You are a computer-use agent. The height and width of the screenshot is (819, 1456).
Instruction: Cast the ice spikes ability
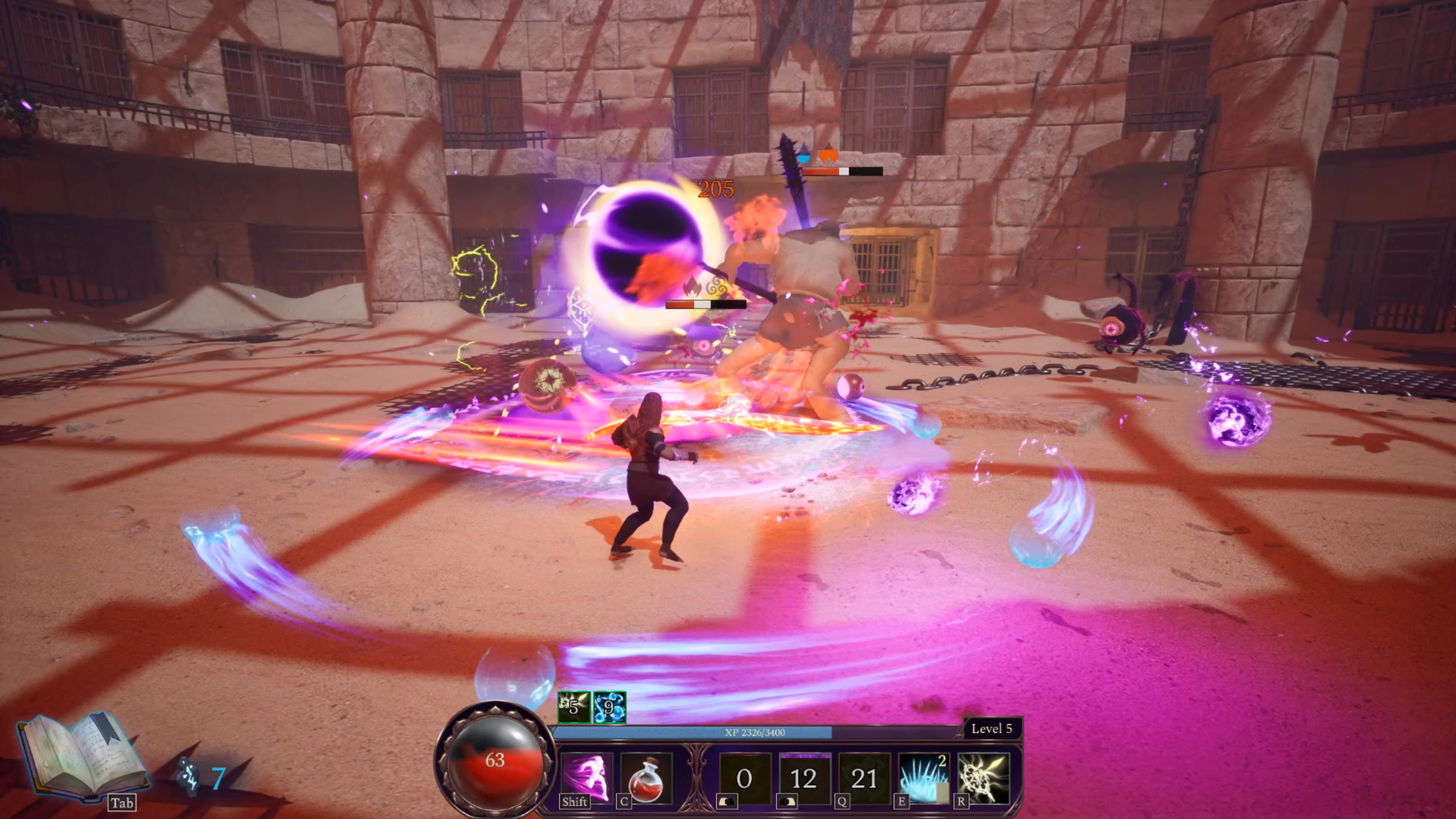coord(923,778)
